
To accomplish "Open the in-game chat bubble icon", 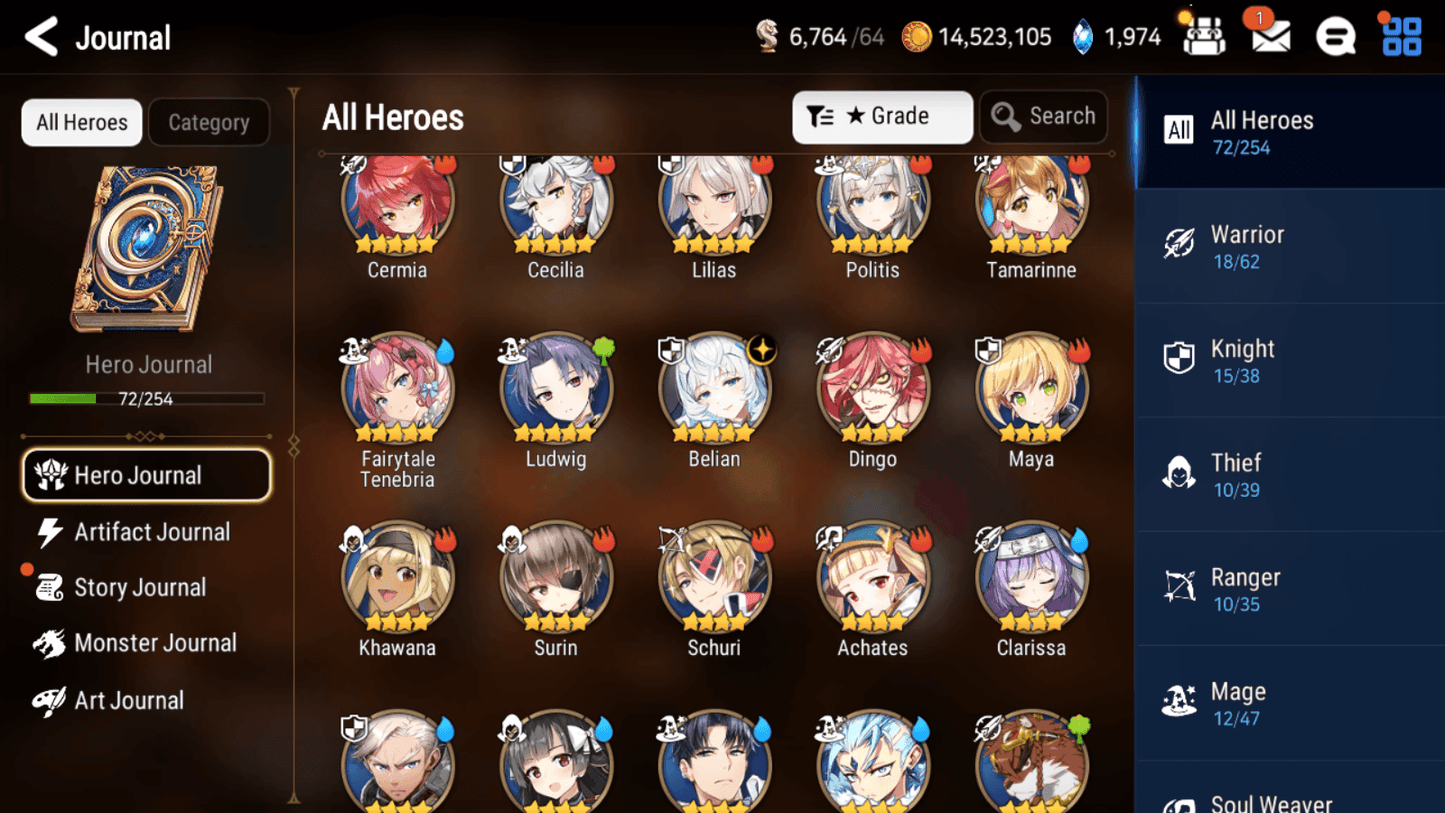I will [x=1336, y=36].
